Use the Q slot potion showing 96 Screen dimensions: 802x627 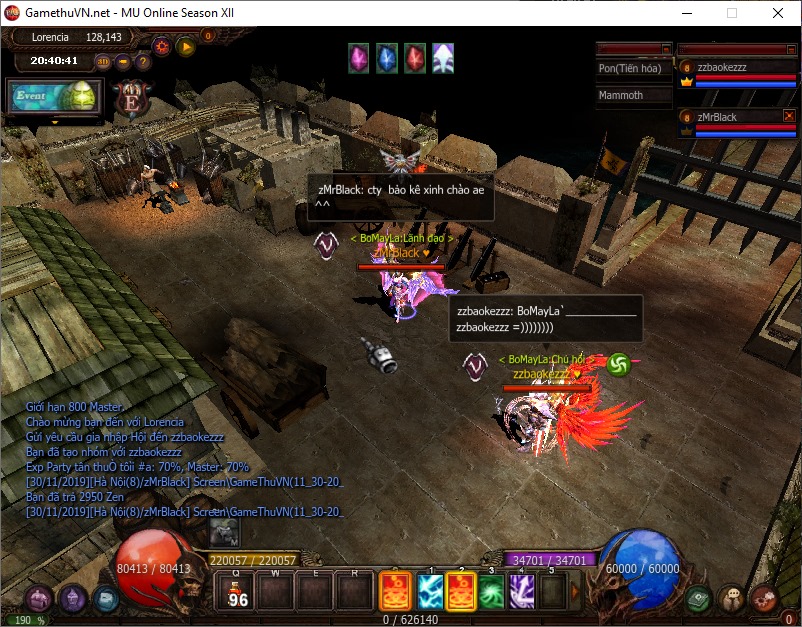tap(238, 592)
